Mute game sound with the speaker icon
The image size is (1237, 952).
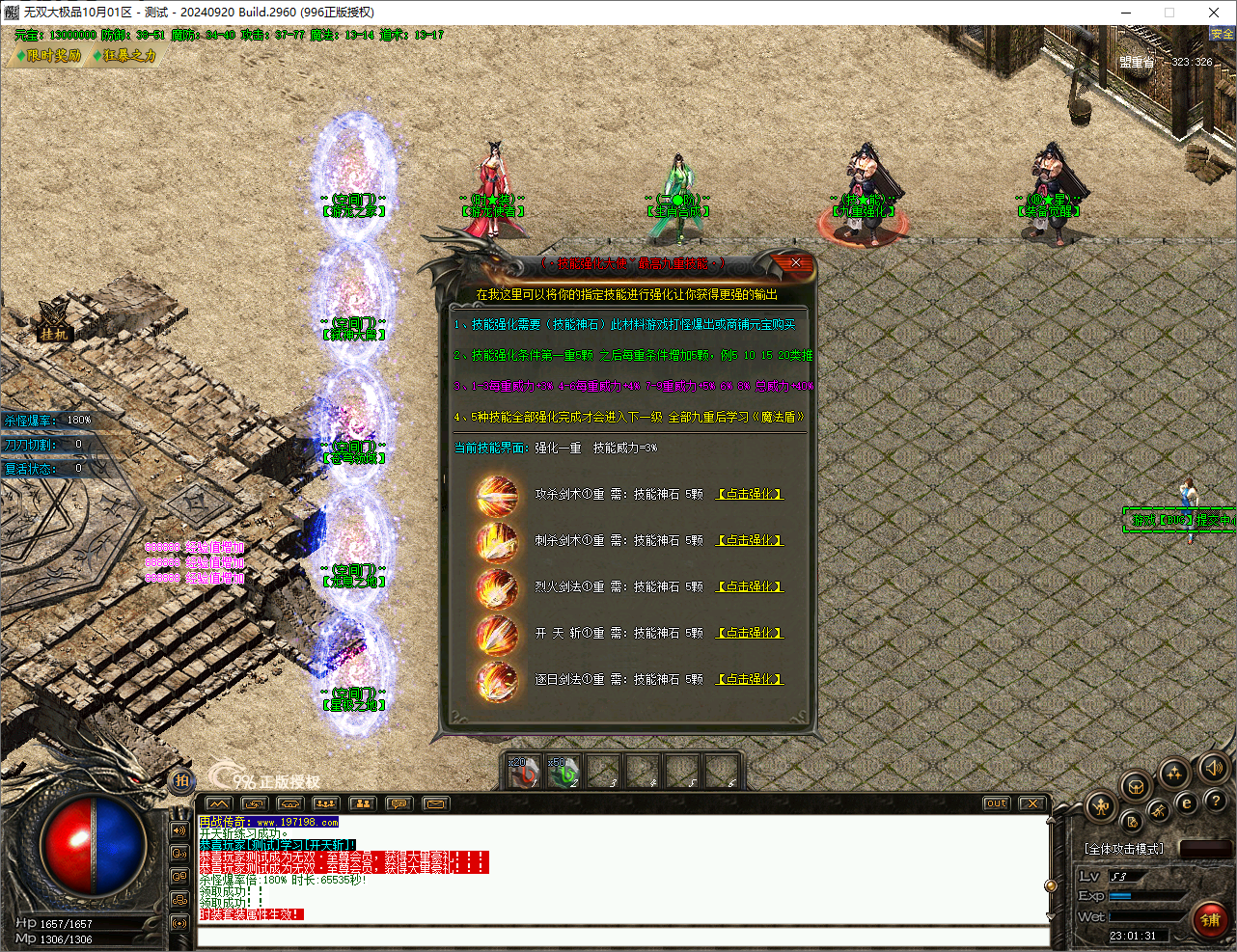[1213, 768]
